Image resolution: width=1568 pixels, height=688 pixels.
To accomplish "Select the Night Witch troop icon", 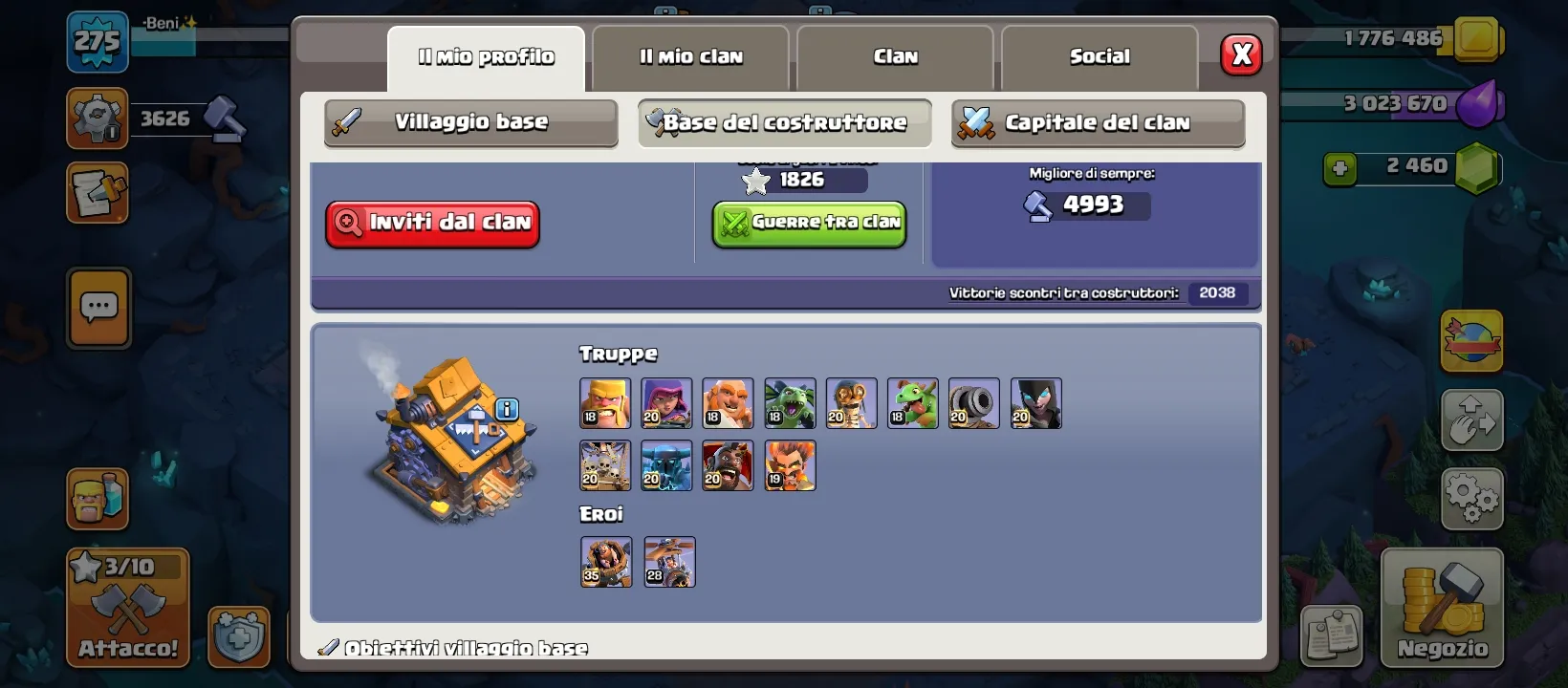I will tap(1036, 403).
